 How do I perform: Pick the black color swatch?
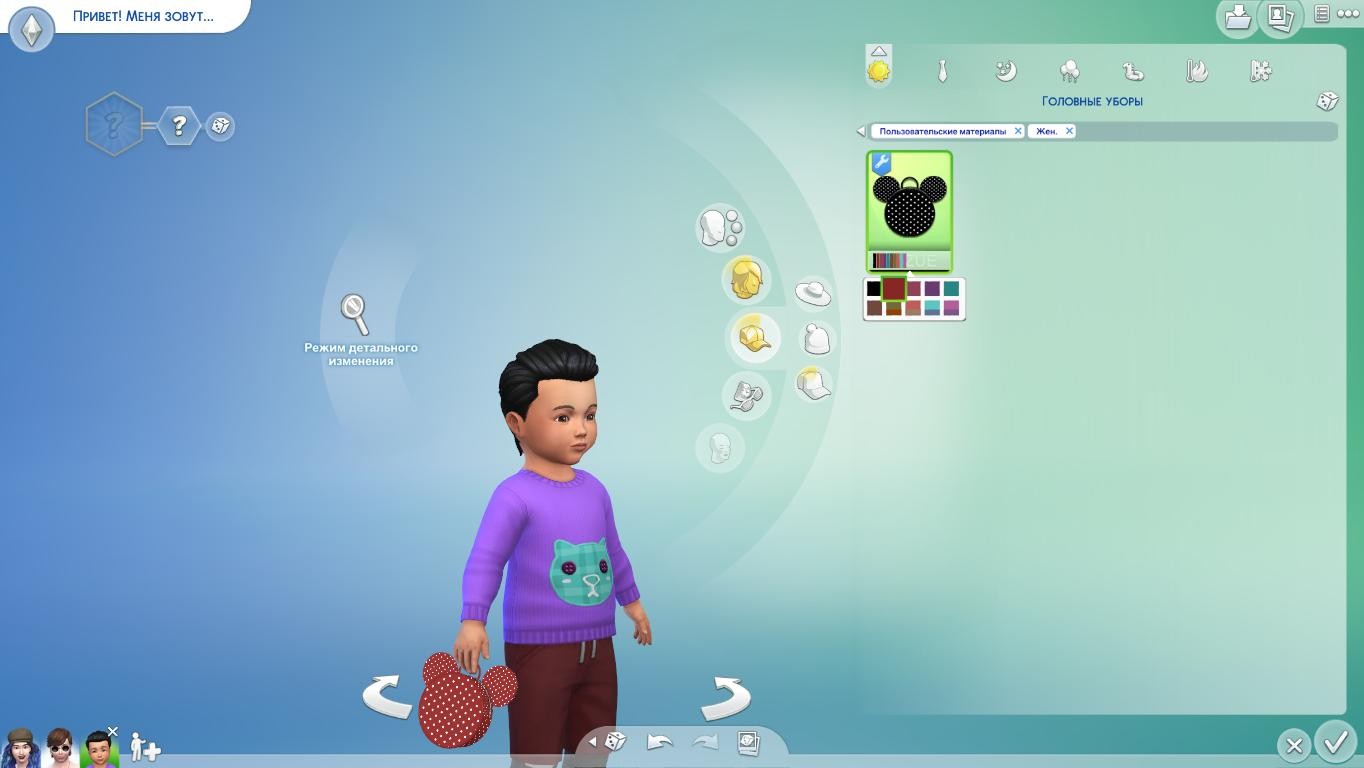874,289
